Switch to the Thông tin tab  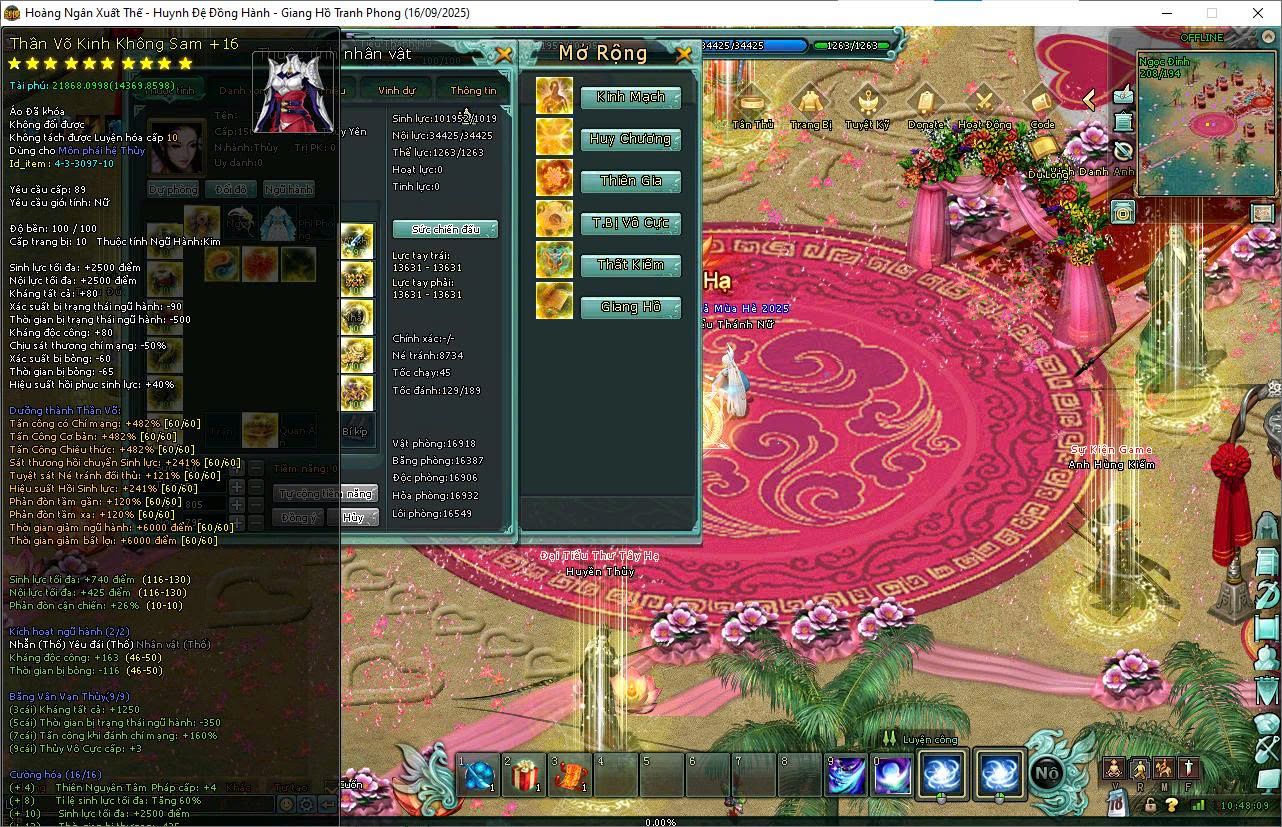[473, 90]
